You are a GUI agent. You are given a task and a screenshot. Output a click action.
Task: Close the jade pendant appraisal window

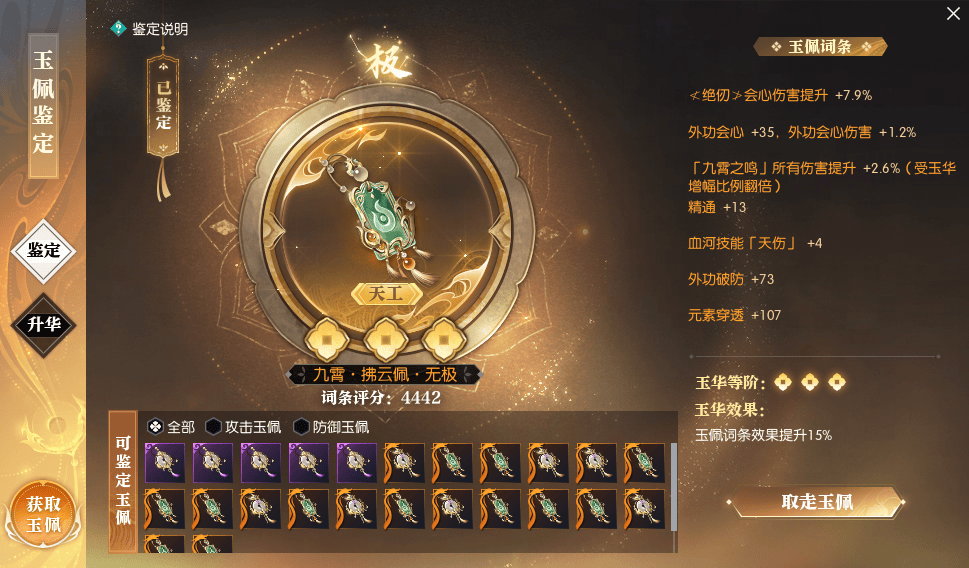click(x=953, y=13)
